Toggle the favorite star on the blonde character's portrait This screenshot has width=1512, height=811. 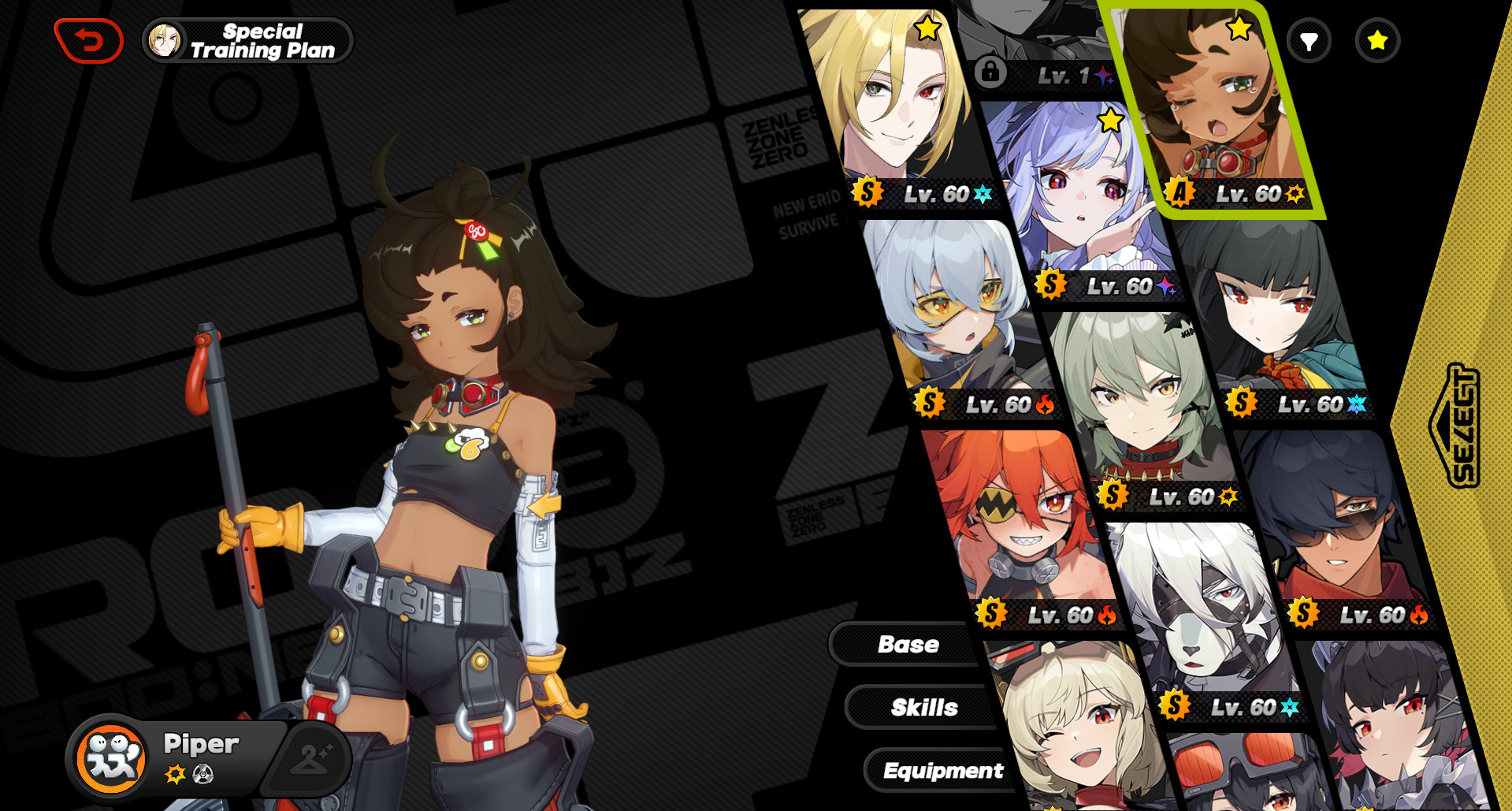pos(927,27)
